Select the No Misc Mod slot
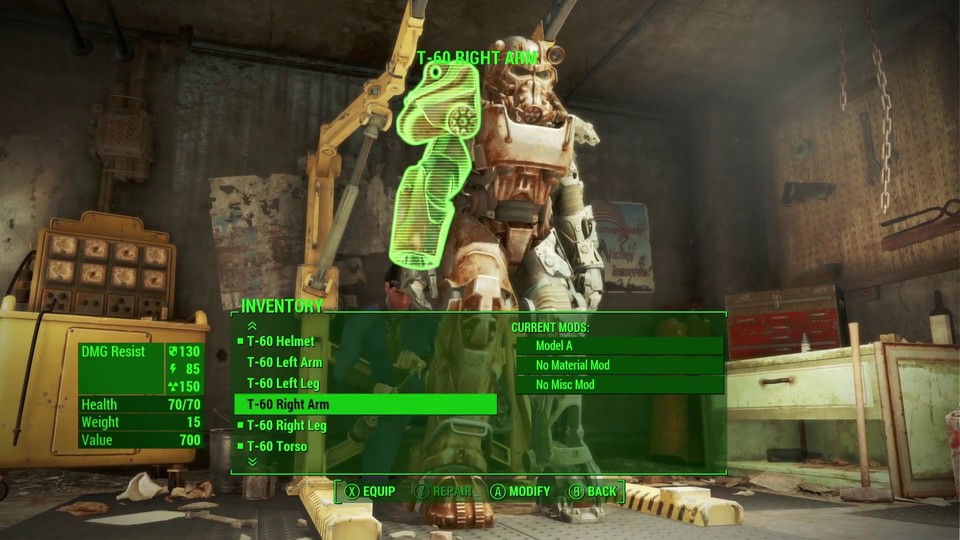Image resolution: width=960 pixels, height=540 pixels. 618,385
